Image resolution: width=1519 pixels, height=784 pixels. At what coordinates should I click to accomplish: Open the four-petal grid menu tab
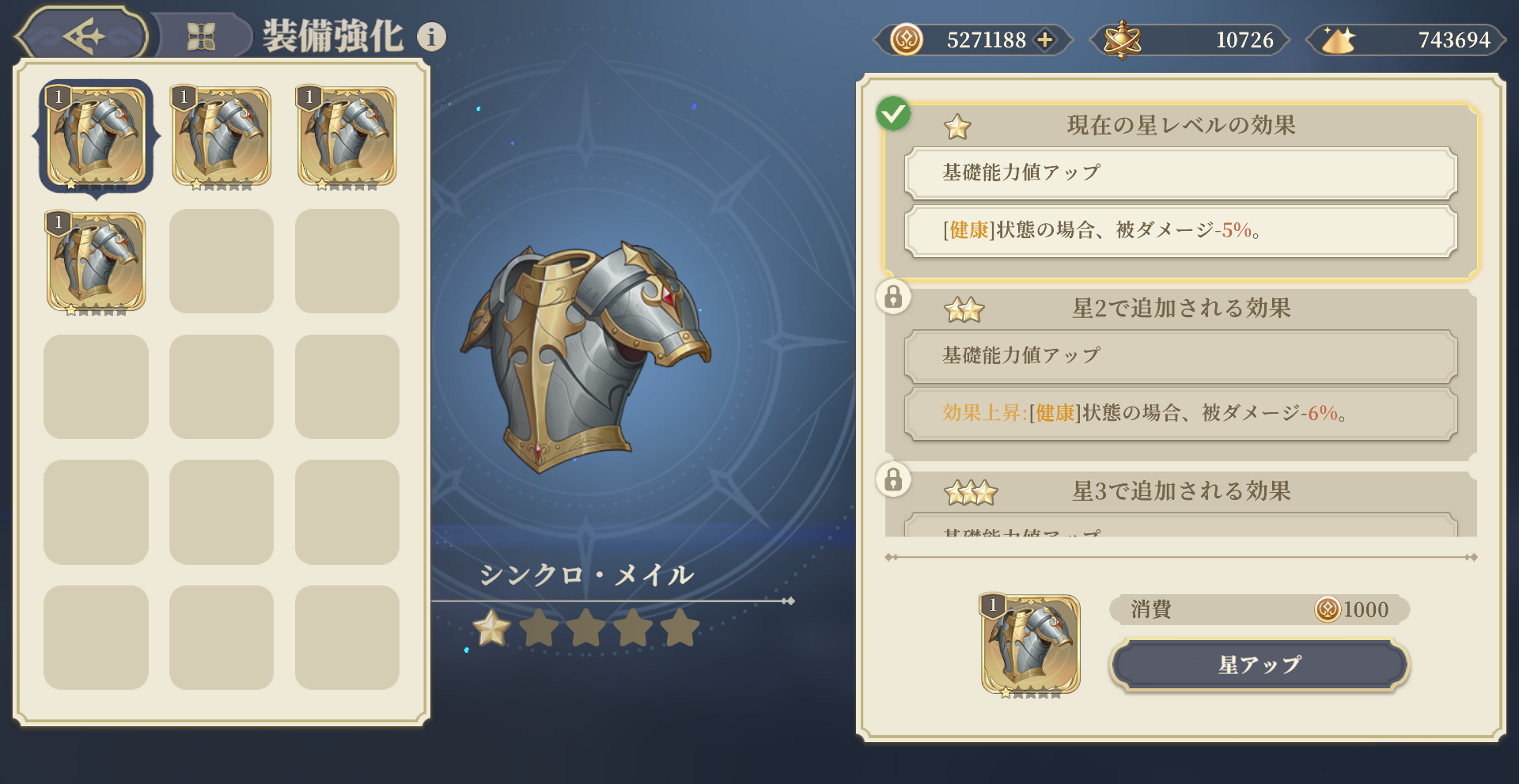pos(201,36)
